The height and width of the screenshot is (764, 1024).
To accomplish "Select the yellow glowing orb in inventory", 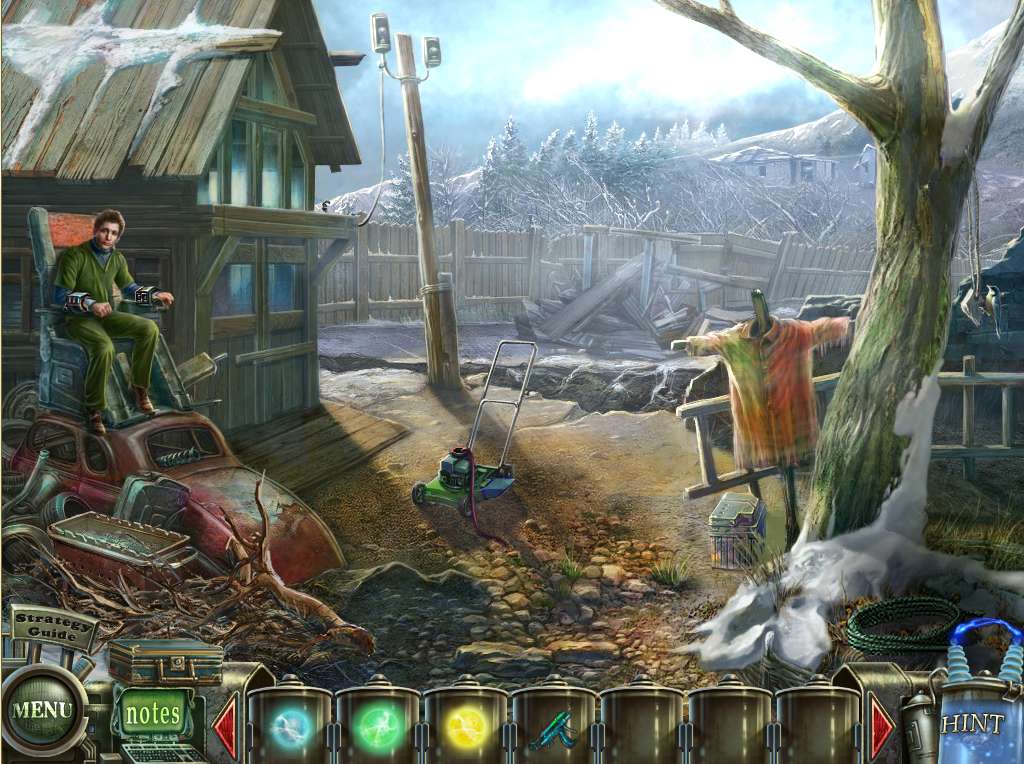I will [x=465, y=729].
